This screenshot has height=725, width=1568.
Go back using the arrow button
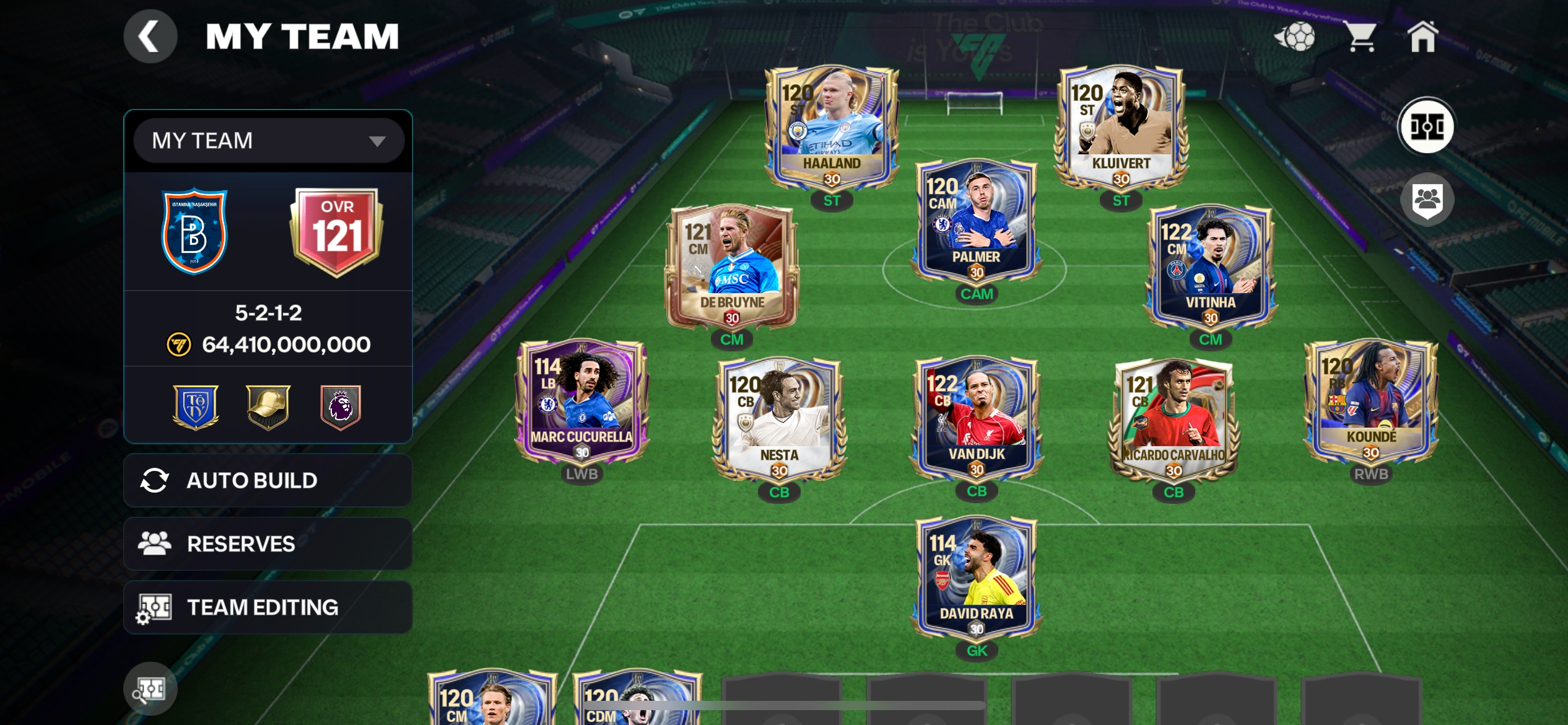point(150,37)
